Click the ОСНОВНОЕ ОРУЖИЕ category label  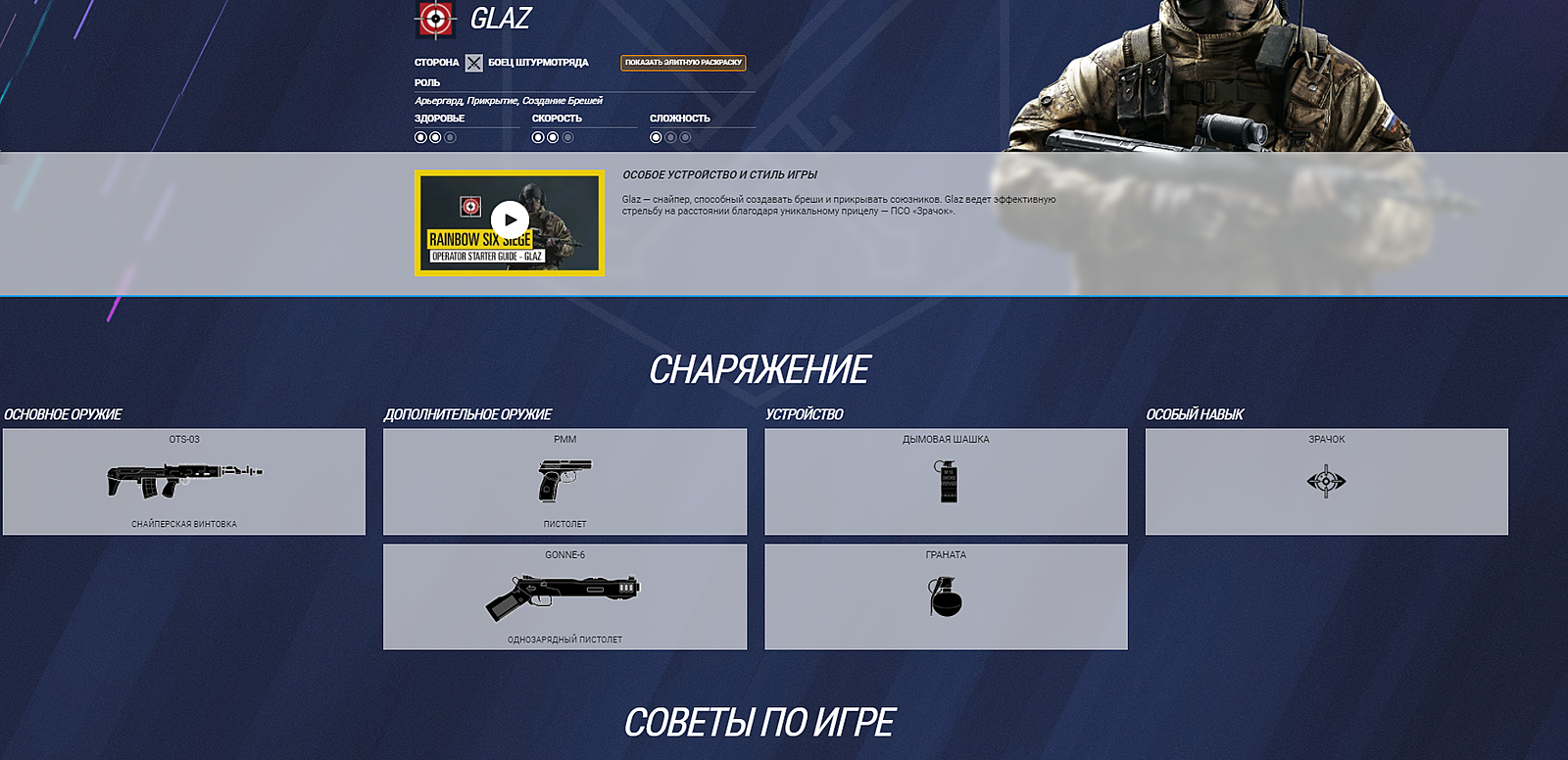click(64, 414)
